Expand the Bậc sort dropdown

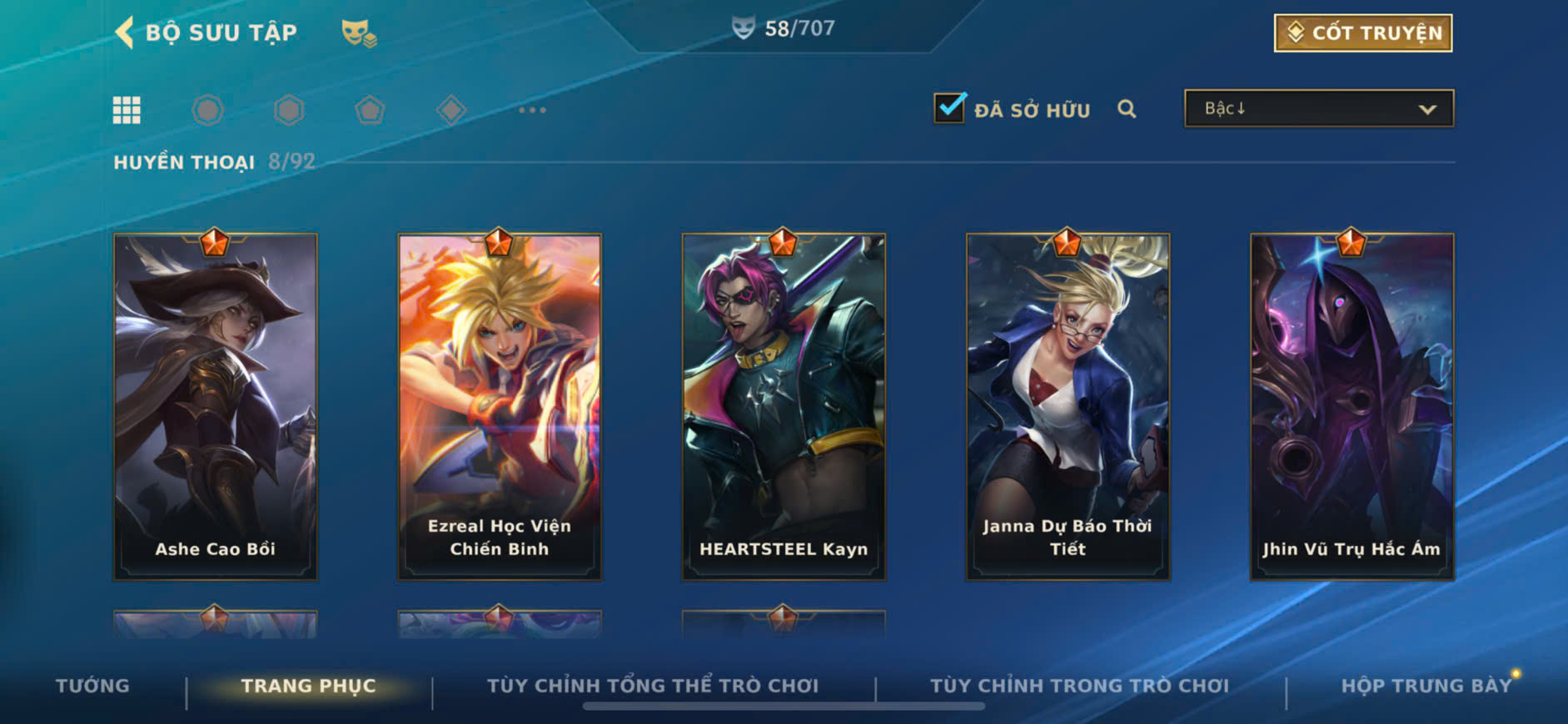coord(1318,109)
